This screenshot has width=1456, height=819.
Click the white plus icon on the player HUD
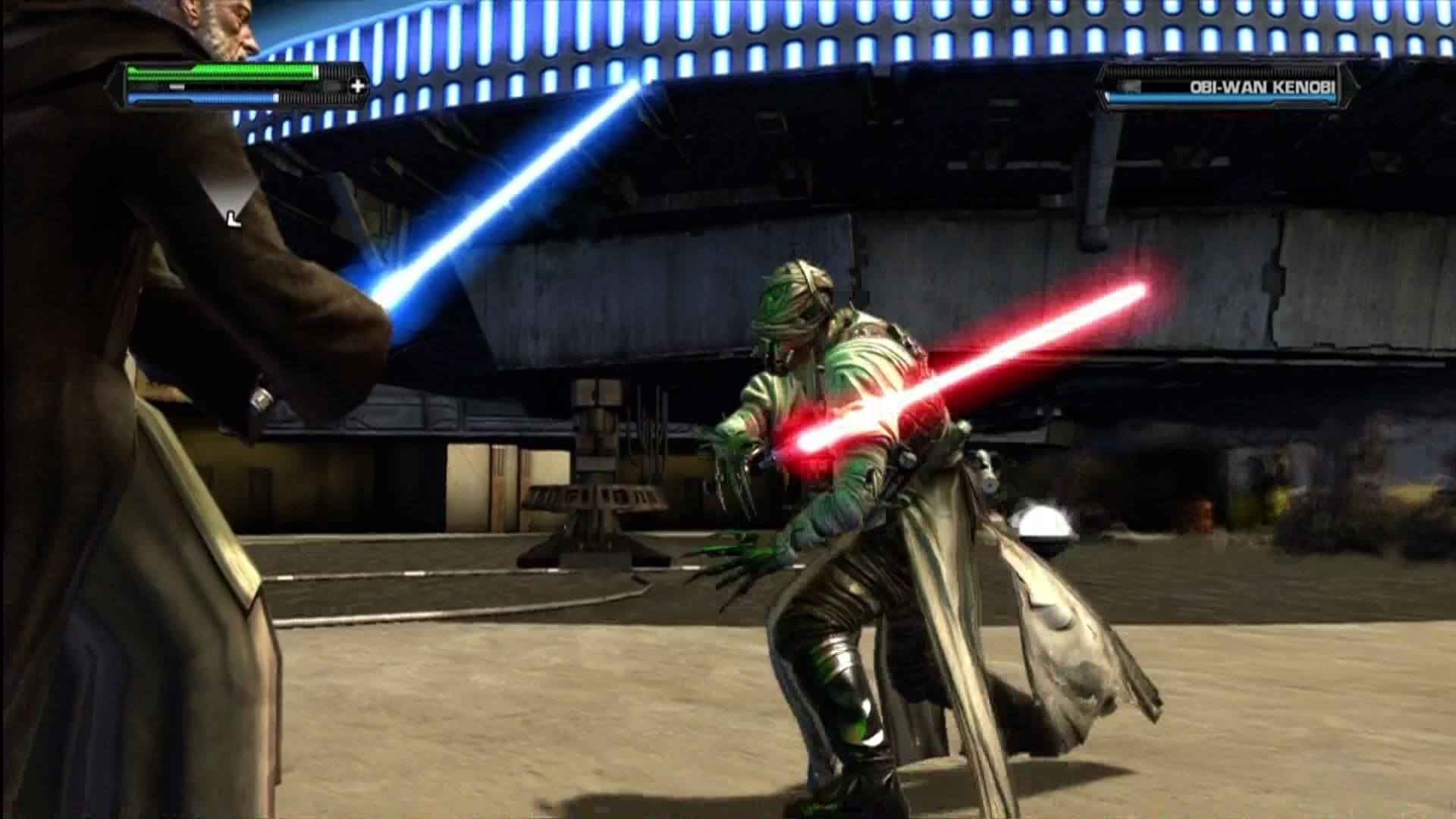[357, 86]
